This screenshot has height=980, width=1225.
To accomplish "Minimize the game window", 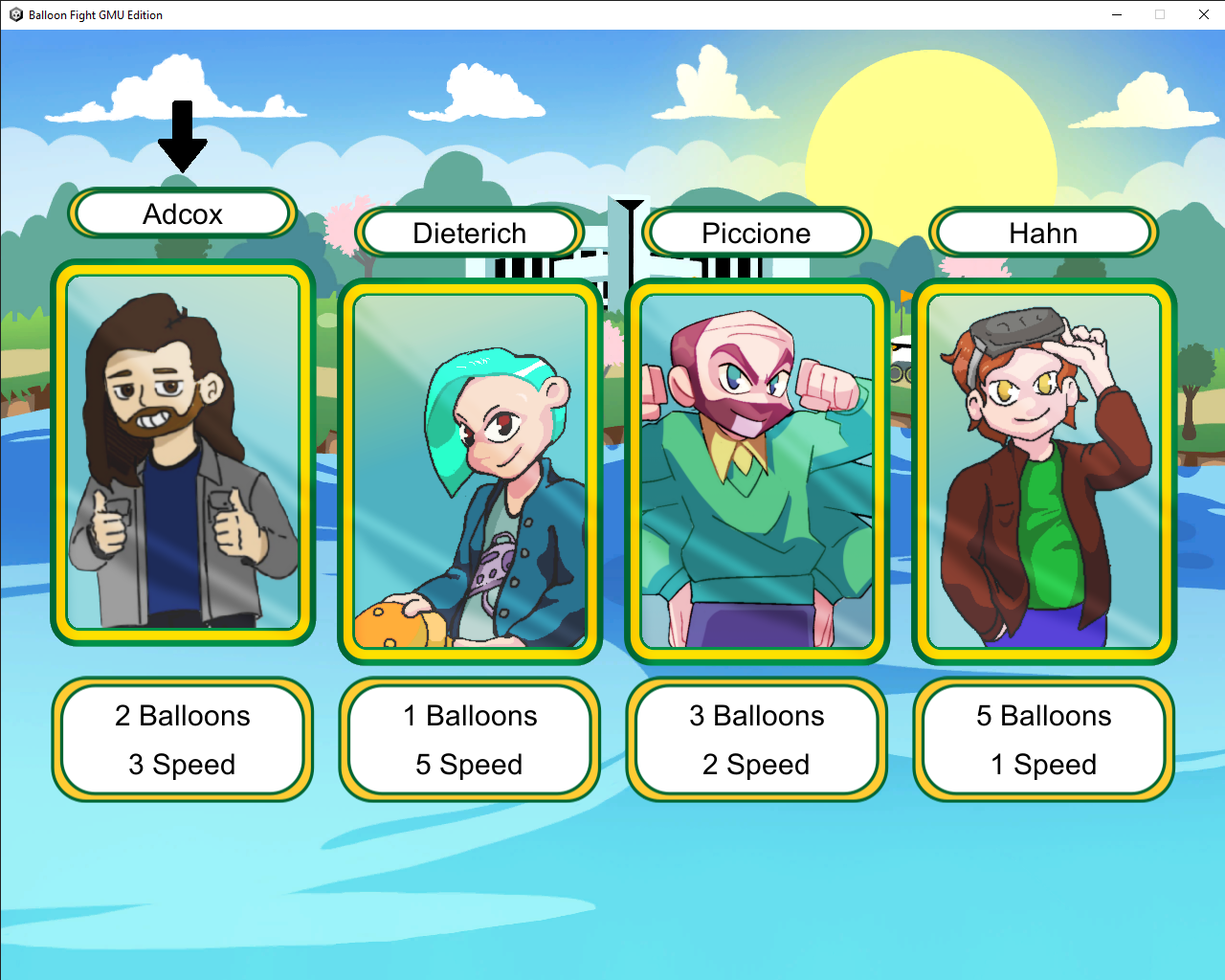I will click(x=1117, y=14).
